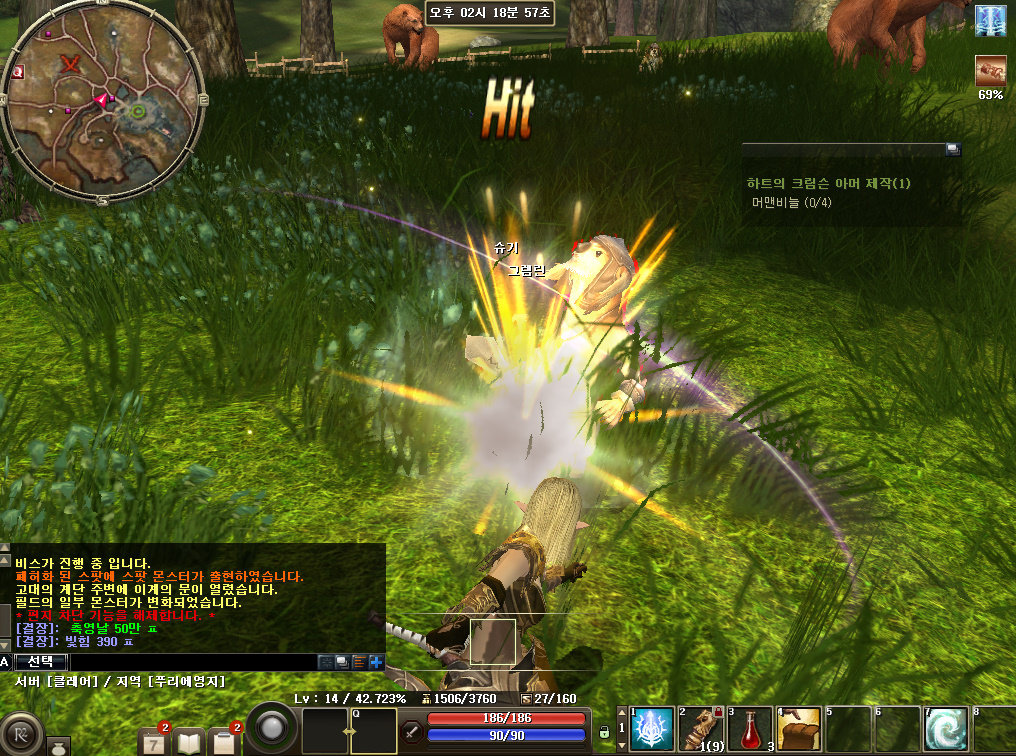Click the quest tracker window toggle icon

(x=953, y=149)
